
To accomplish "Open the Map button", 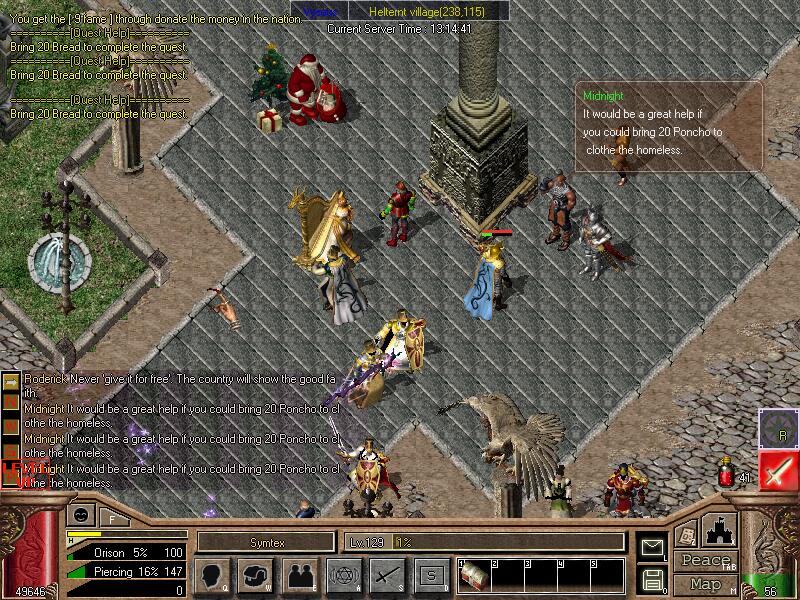I will pyautogui.click(x=706, y=584).
